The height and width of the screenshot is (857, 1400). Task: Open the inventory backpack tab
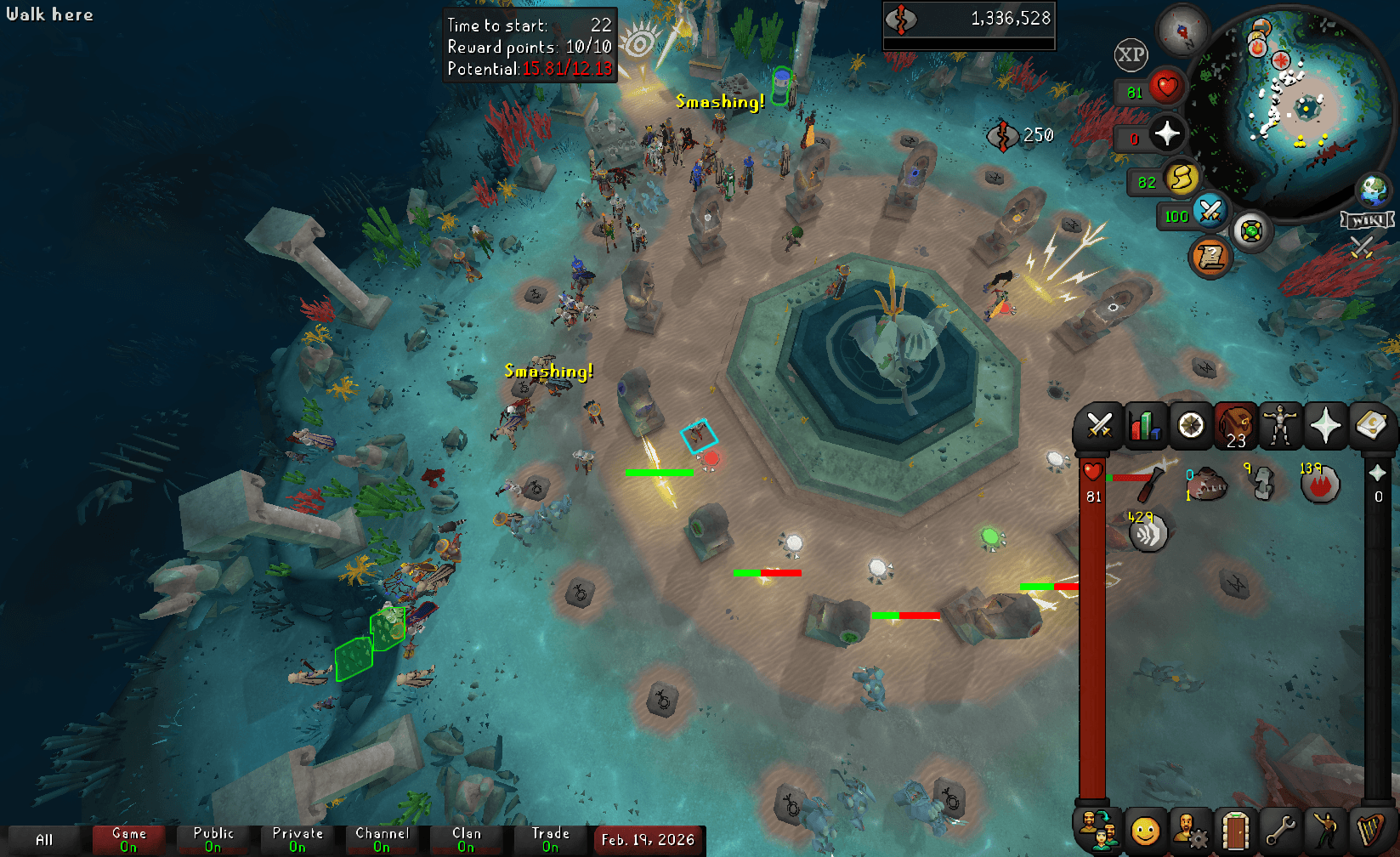tap(1234, 425)
